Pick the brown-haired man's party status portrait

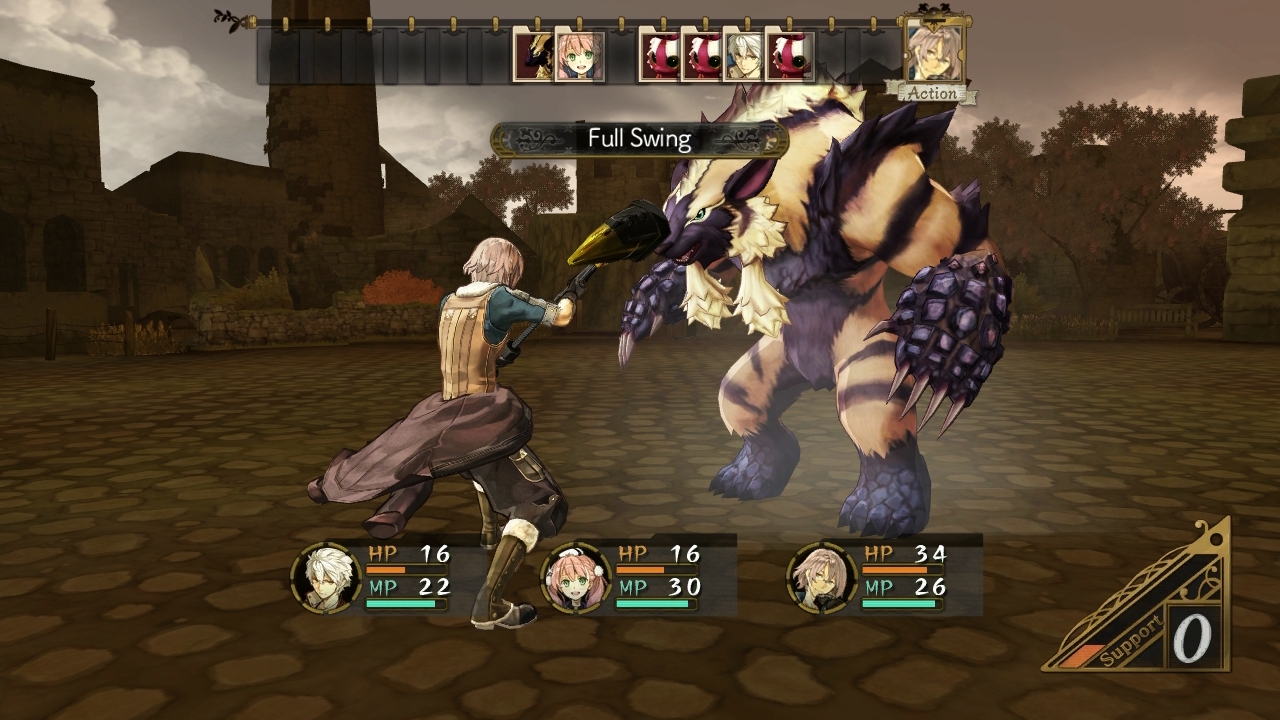[822, 578]
